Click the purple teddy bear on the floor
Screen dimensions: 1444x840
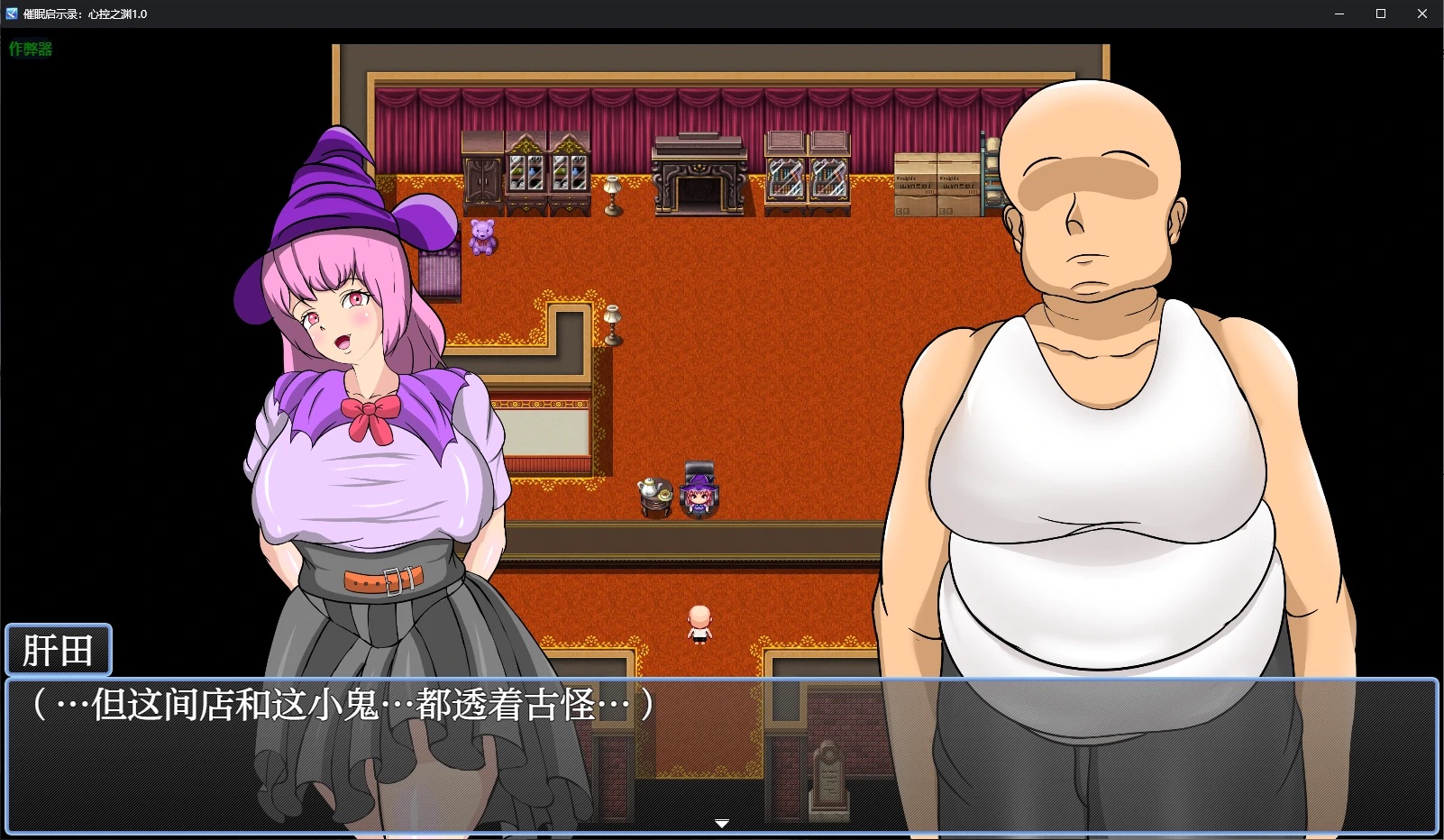click(x=483, y=236)
